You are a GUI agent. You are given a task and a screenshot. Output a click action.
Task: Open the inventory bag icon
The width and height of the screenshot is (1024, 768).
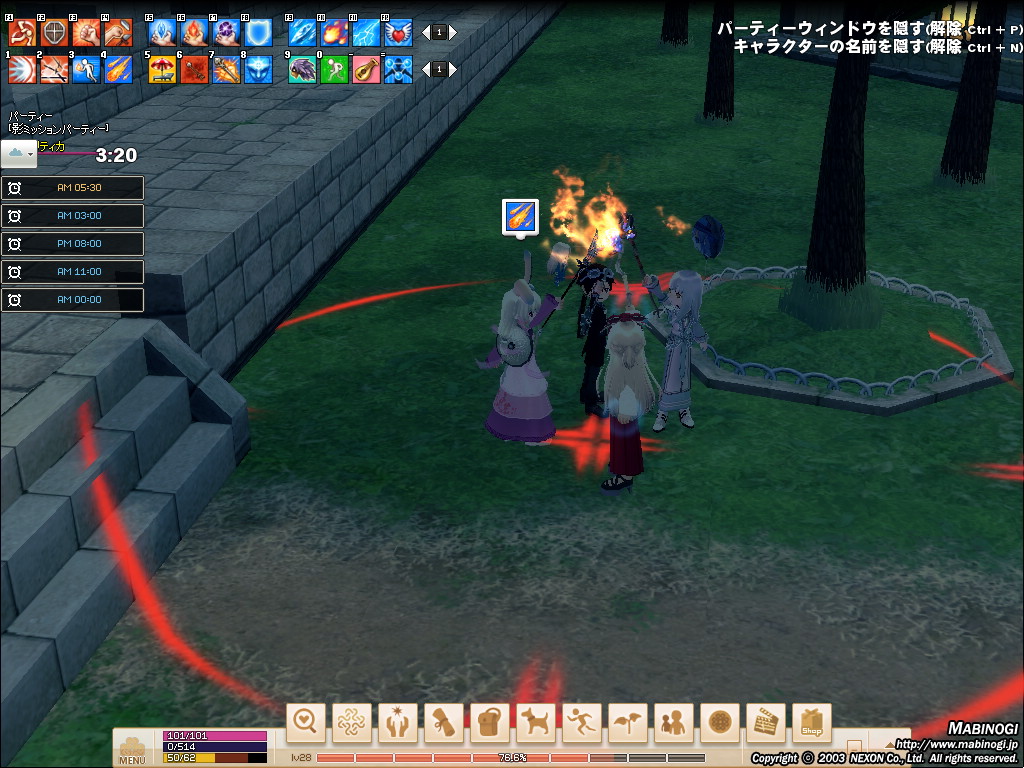pos(489,722)
